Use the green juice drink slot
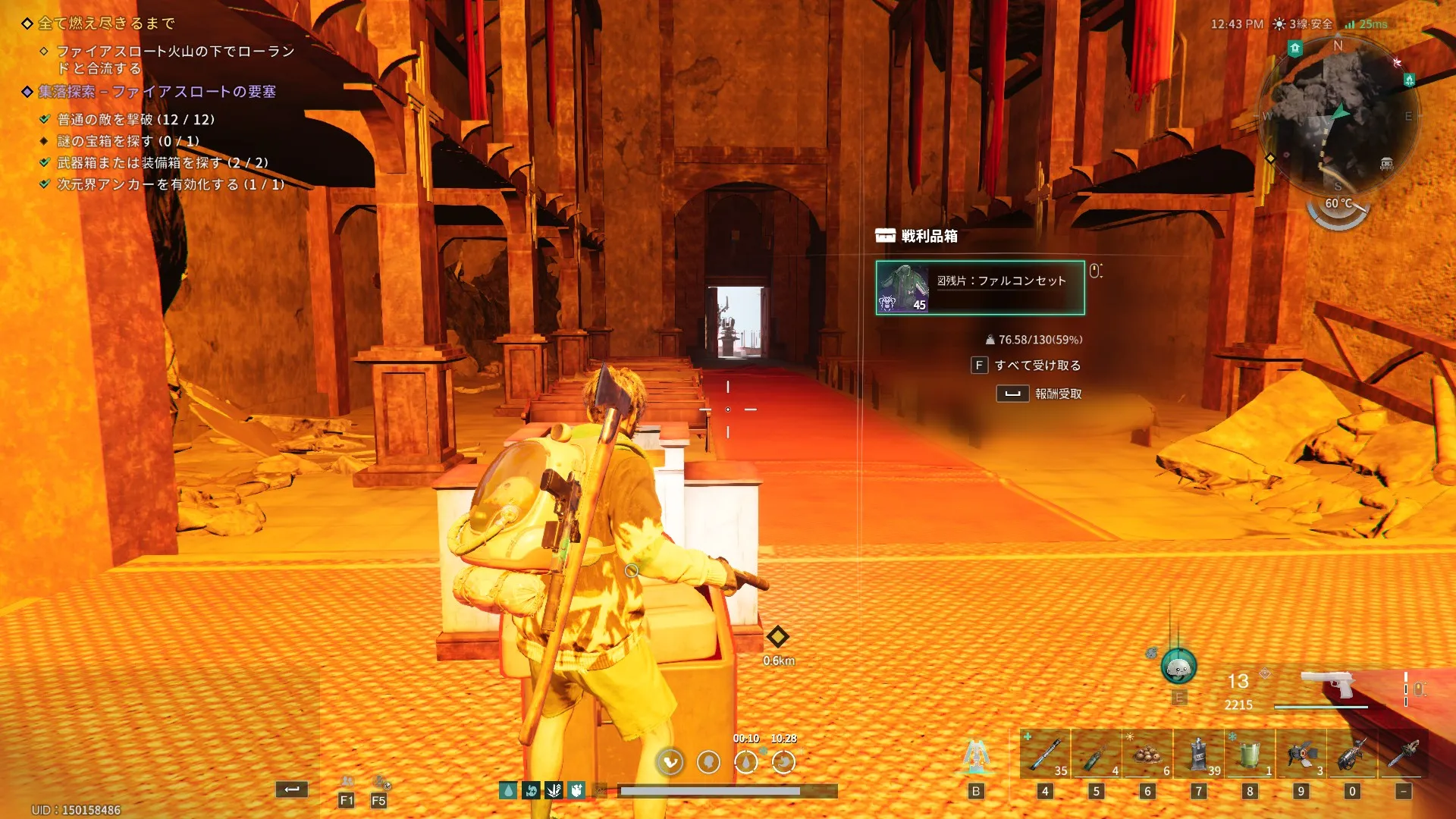 [x=1250, y=755]
